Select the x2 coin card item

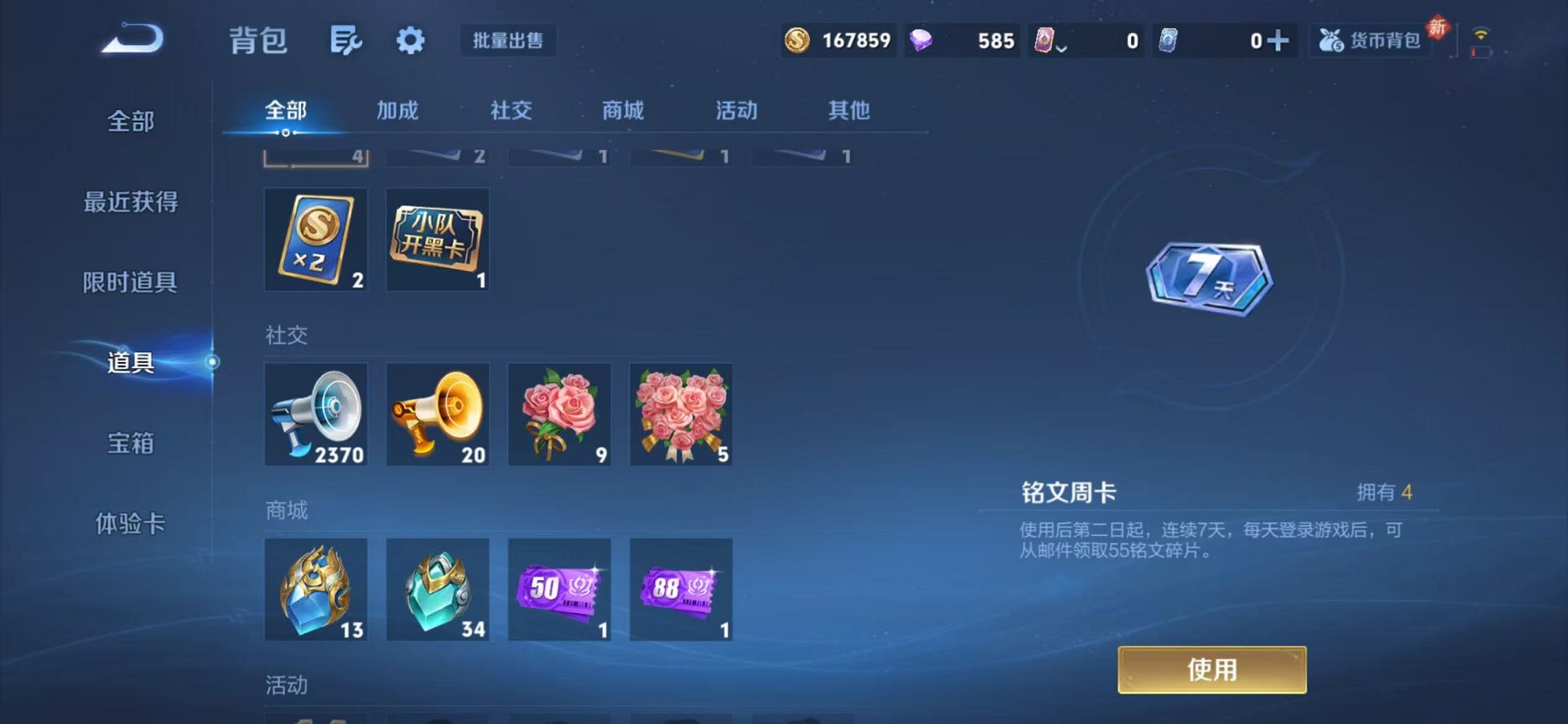click(x=315, y=240)
